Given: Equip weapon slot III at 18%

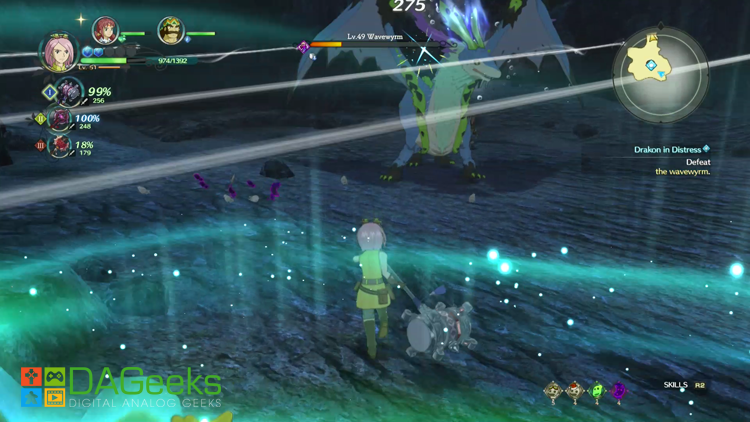Looking at the screenshot, I should coord(61,146).
